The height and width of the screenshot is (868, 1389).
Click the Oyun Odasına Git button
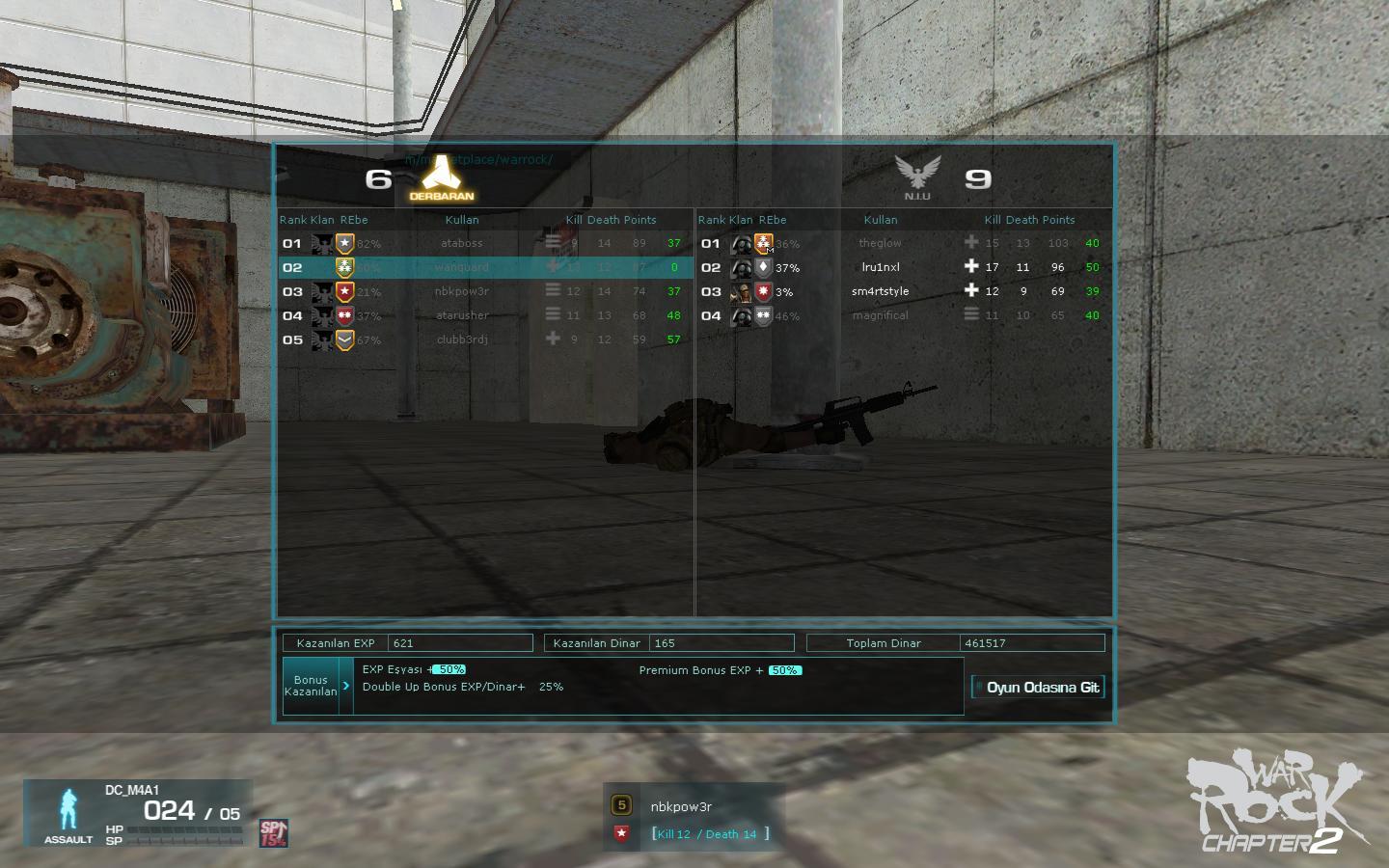[1037, 688]
